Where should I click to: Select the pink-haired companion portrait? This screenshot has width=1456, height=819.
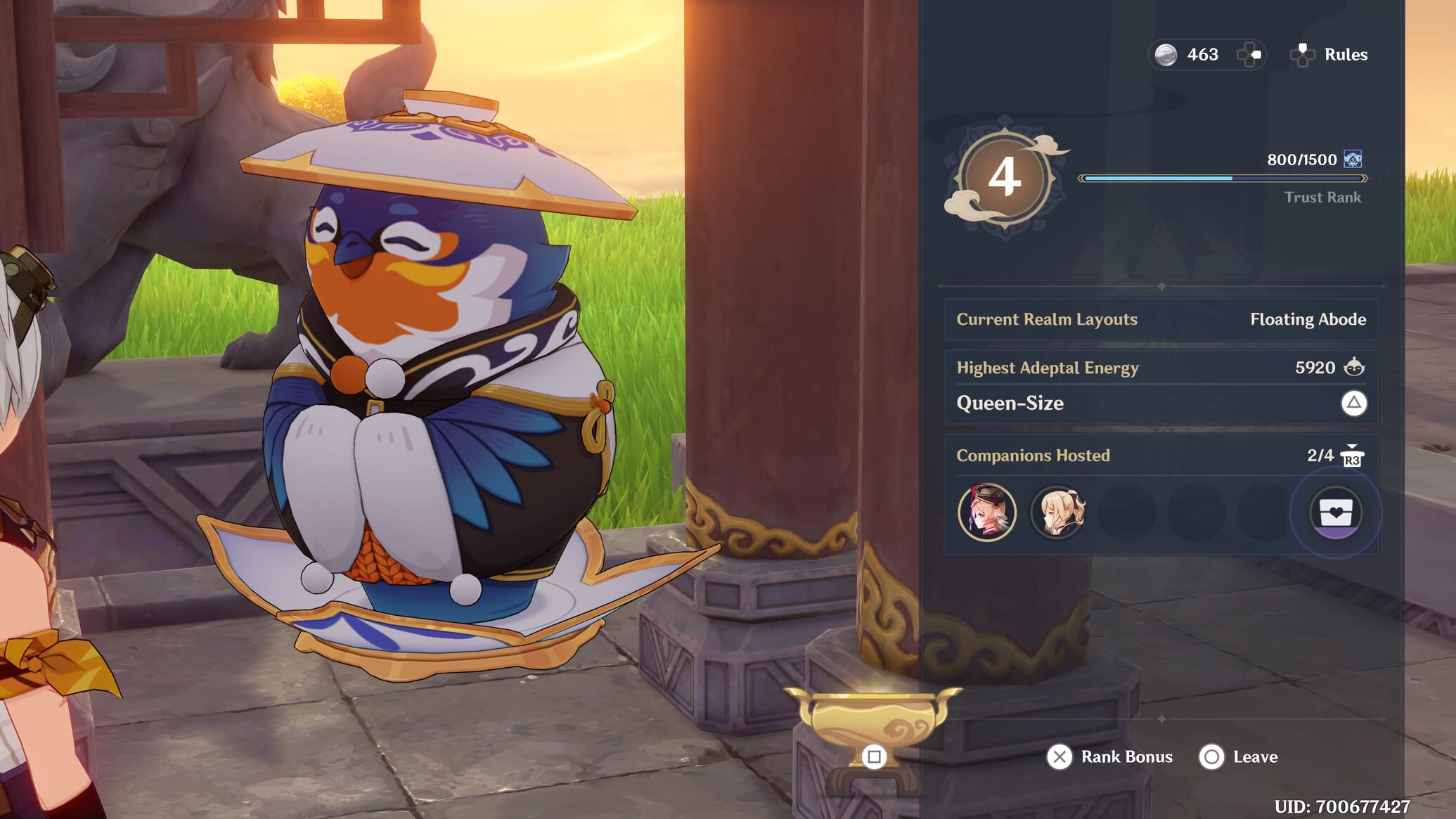pos(987,512)
